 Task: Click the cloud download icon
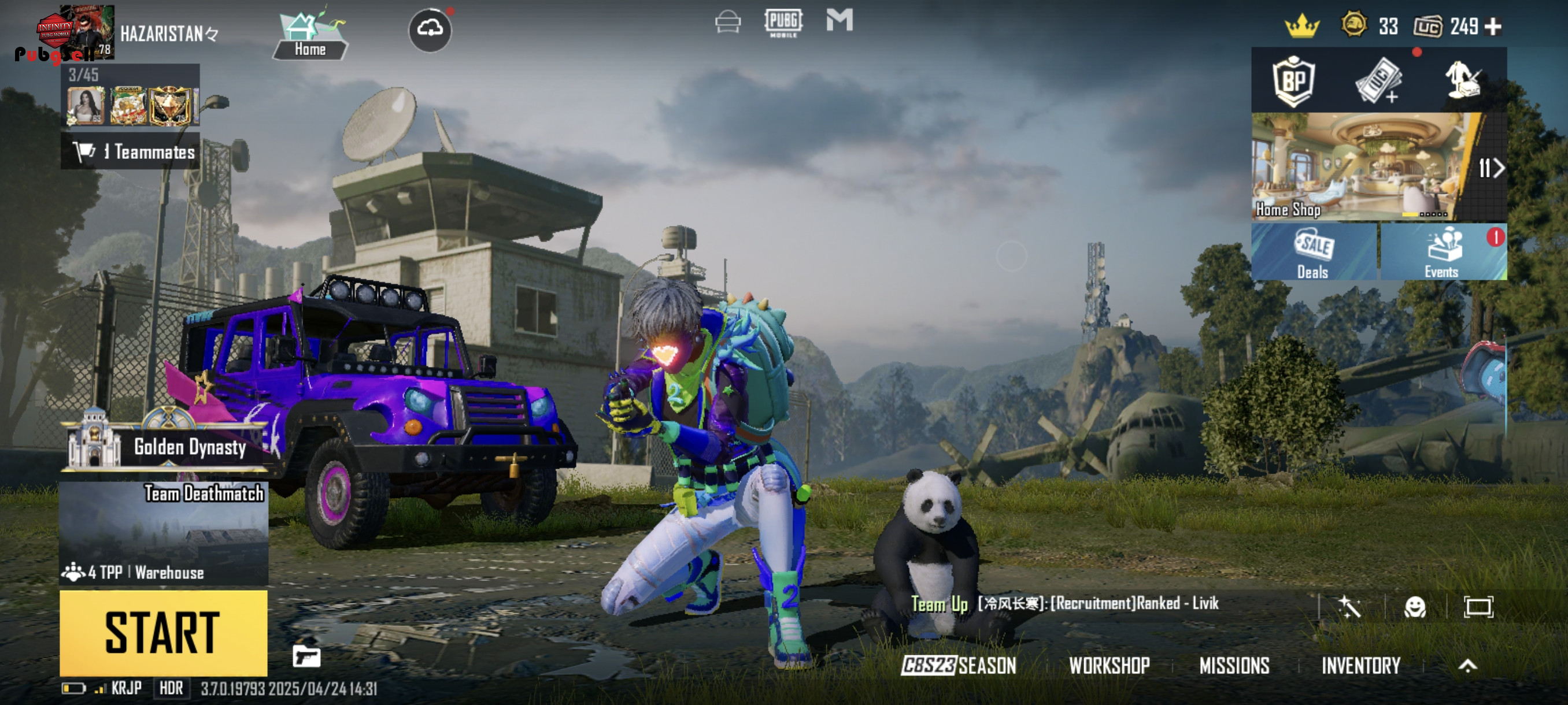(x=430, y=29)
